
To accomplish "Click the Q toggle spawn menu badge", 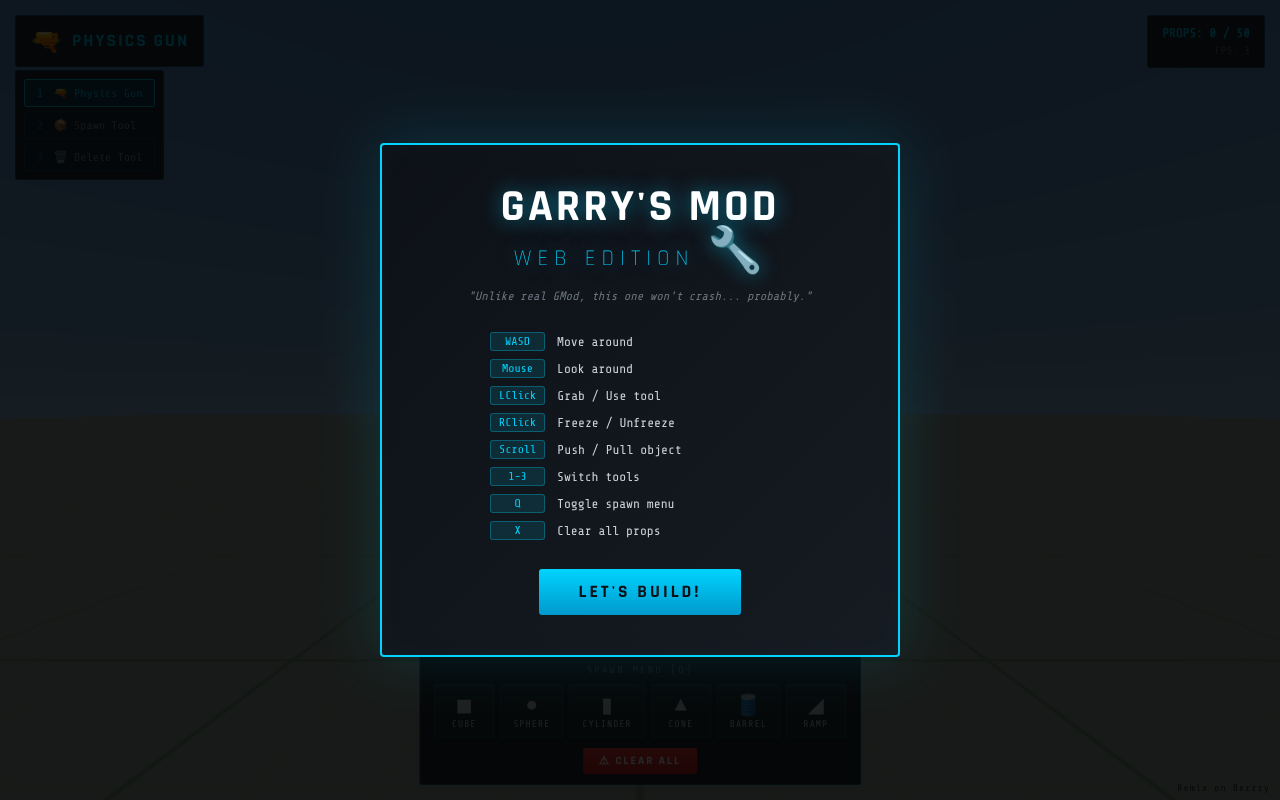I will pyautogui.click(x=517, y=503).
